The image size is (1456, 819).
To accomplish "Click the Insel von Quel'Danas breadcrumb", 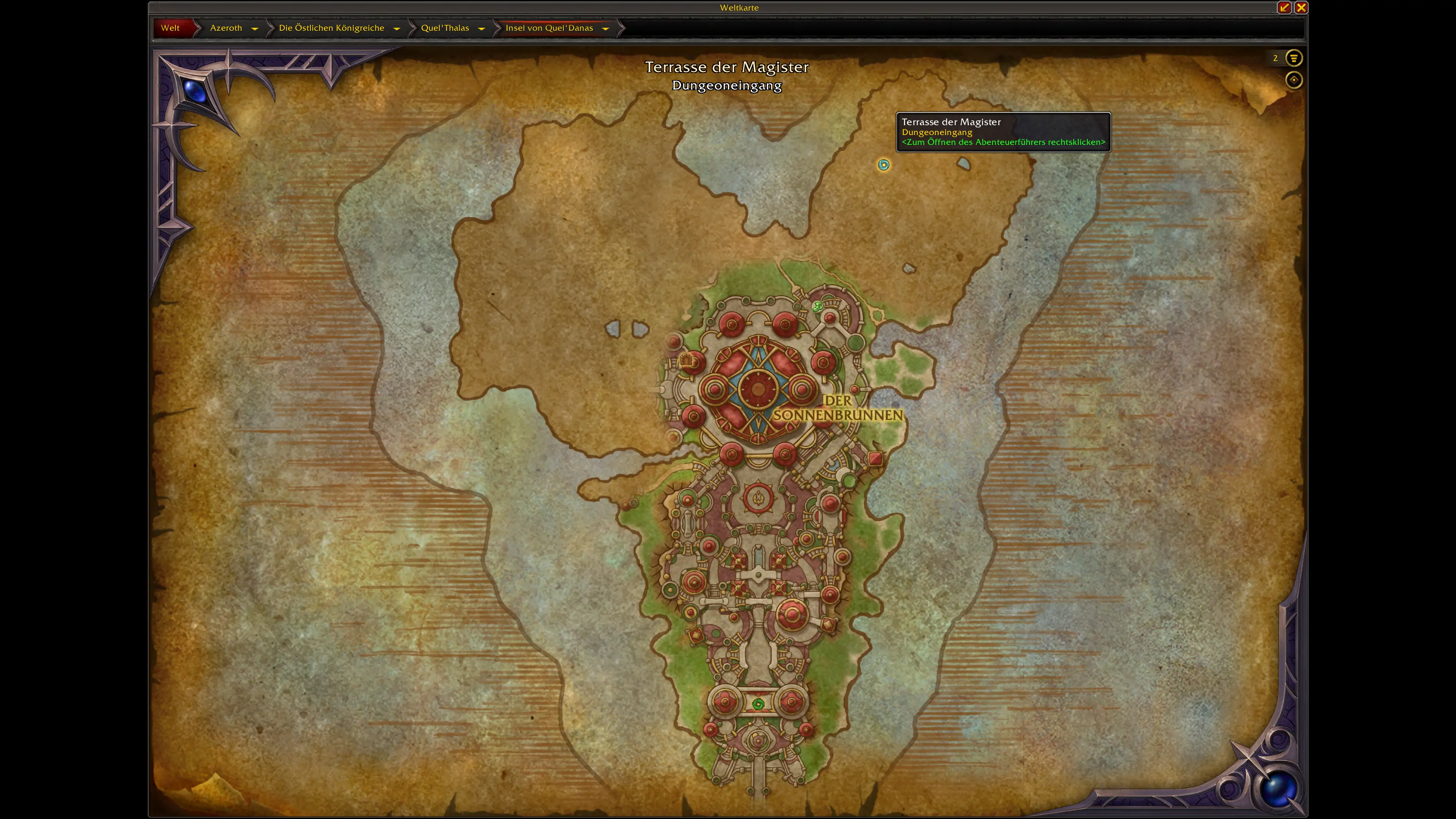I will [549, 28].
